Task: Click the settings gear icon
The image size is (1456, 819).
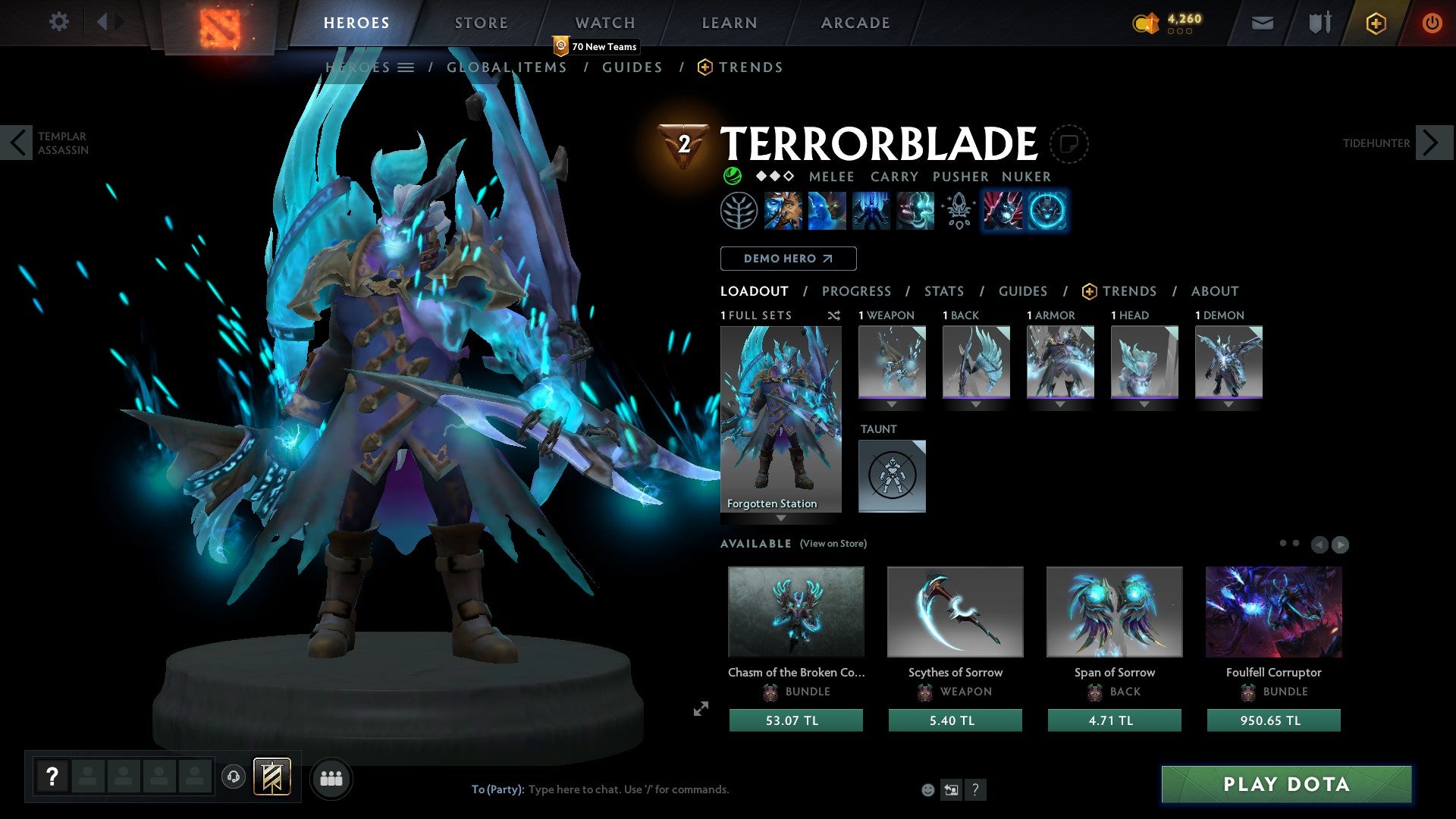Action: (58, 22)
